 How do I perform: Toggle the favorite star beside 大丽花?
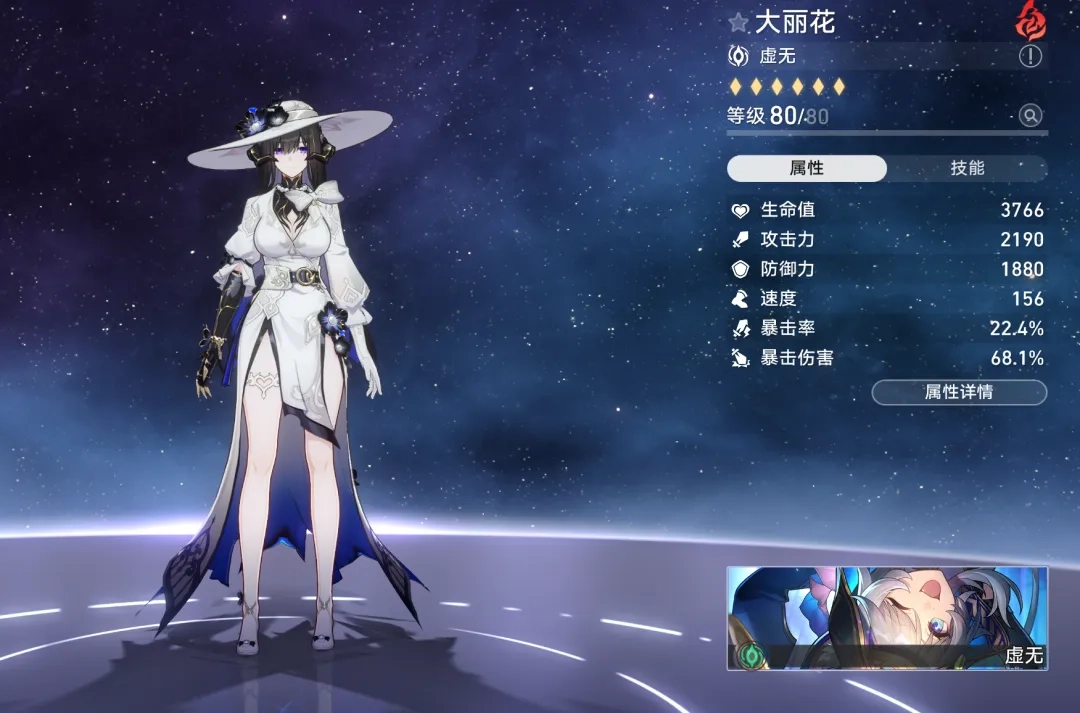739,21
